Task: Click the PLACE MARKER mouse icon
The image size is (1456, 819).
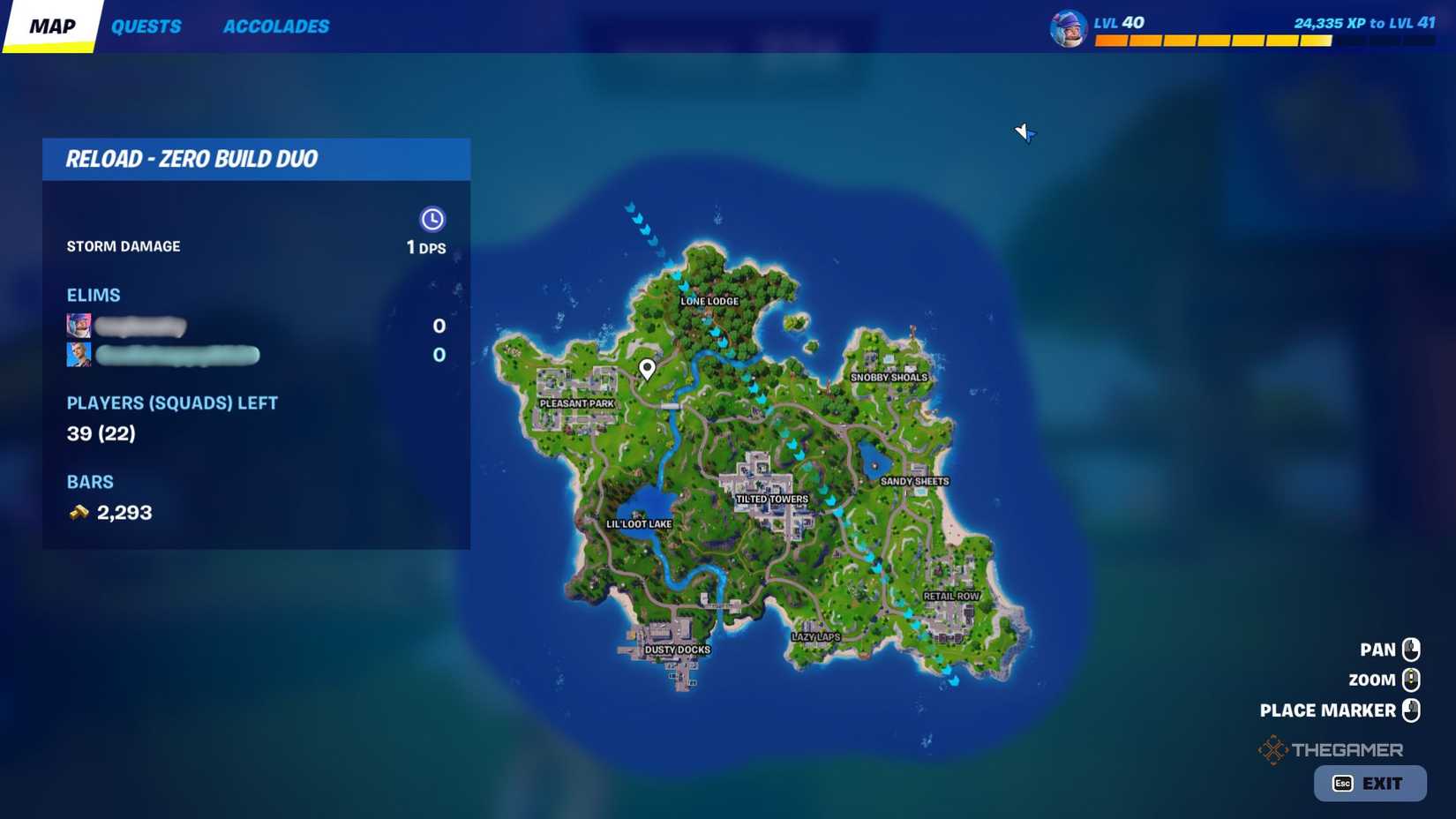Action: click(1413, 710)
